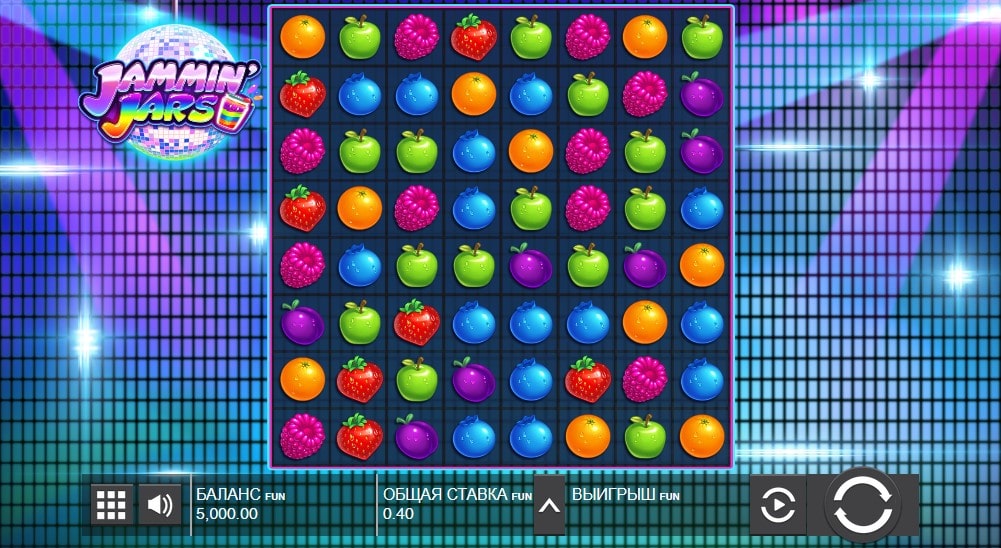
Task: Open the autoplay settings button
Action: coord(777,505)
